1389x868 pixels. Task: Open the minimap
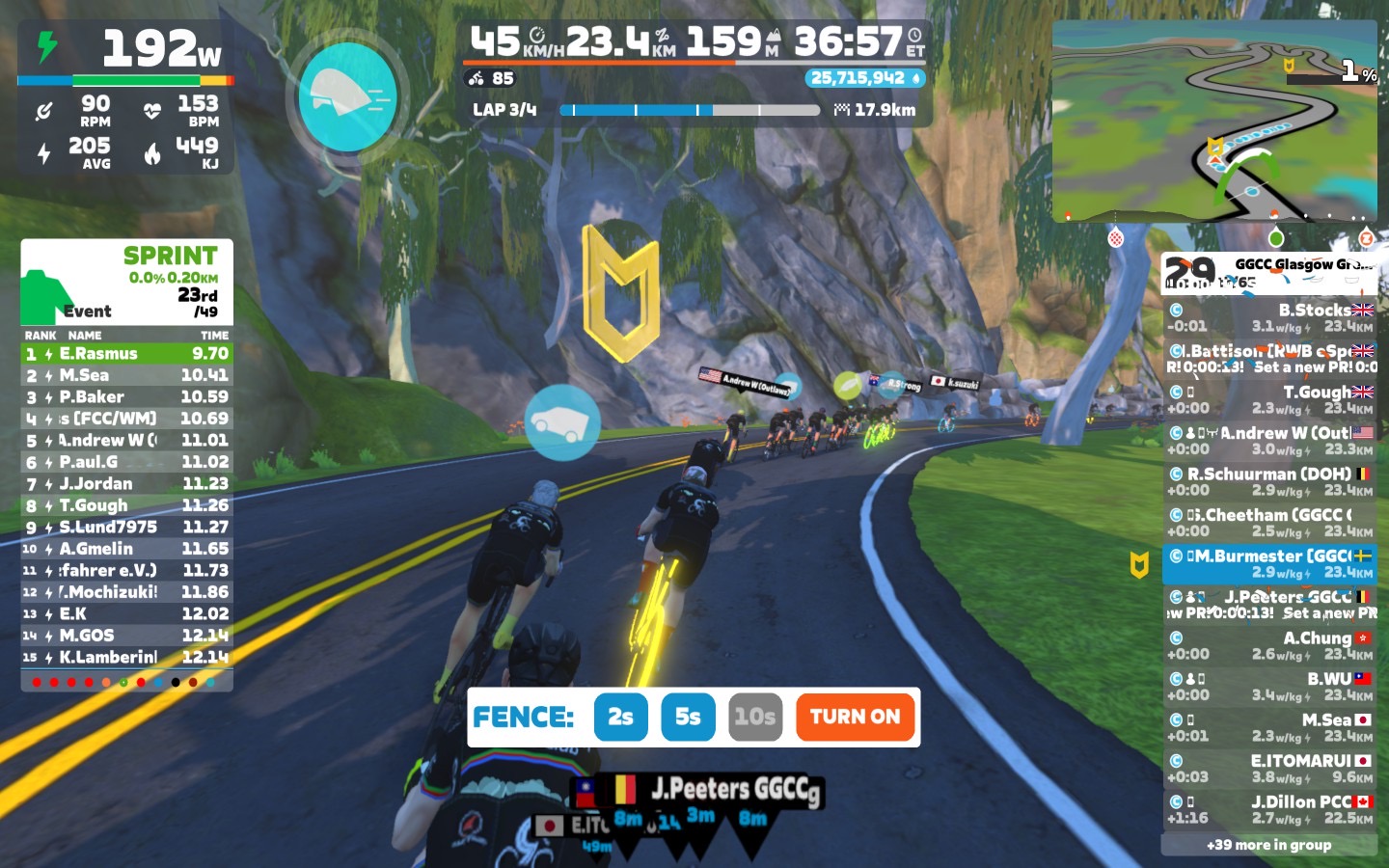[1214, 121]
